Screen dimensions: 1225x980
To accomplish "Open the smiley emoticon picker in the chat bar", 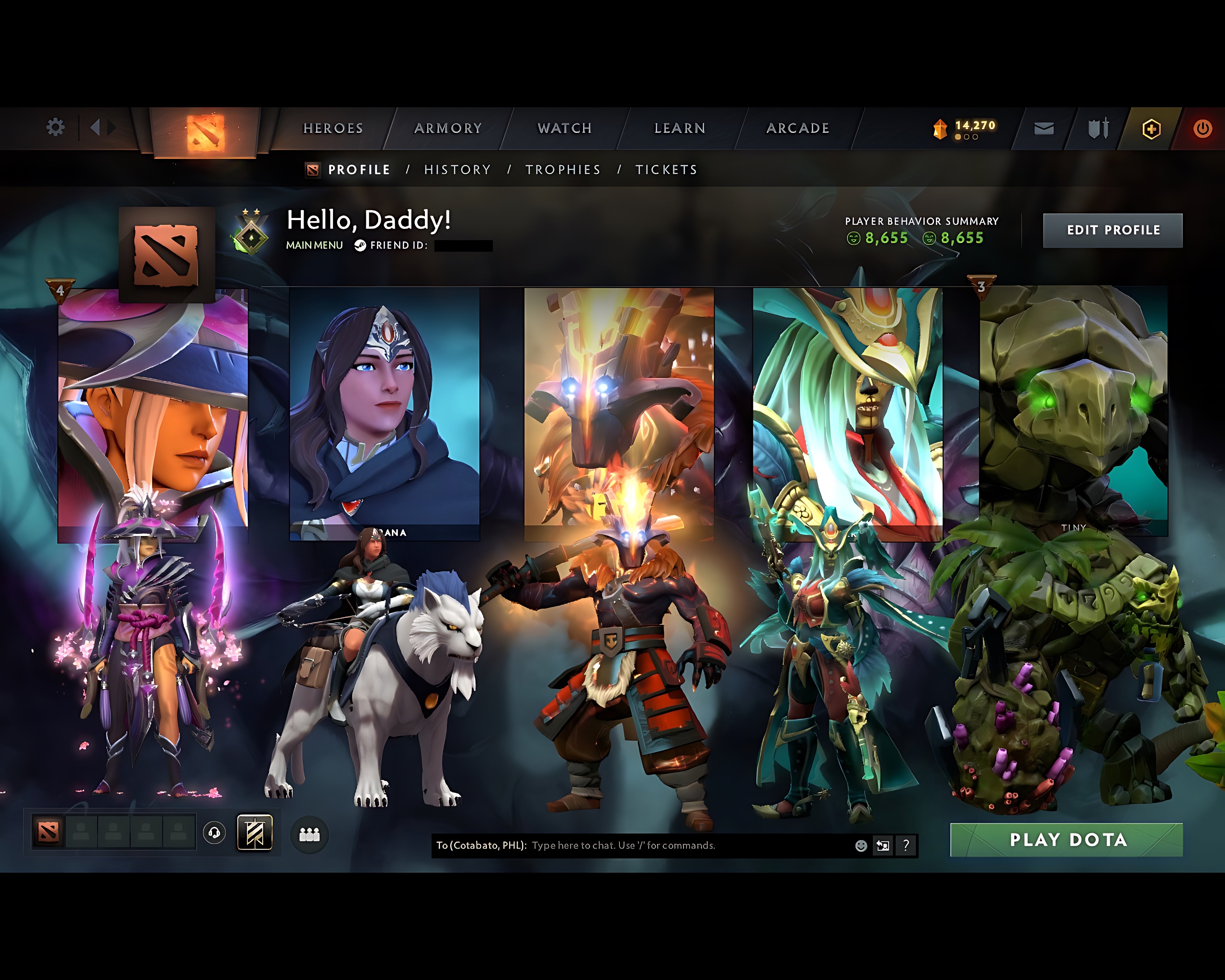I will point(861,845).
